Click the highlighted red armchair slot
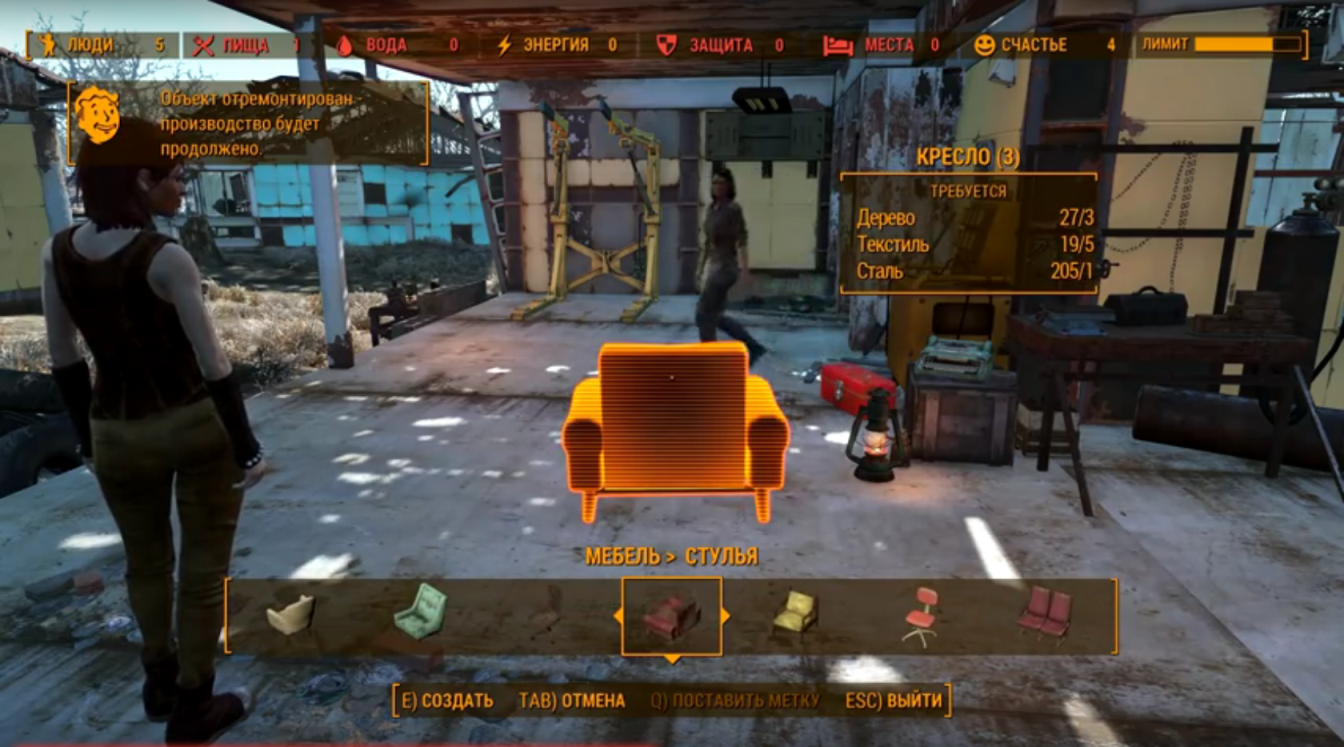 (671, 616)
